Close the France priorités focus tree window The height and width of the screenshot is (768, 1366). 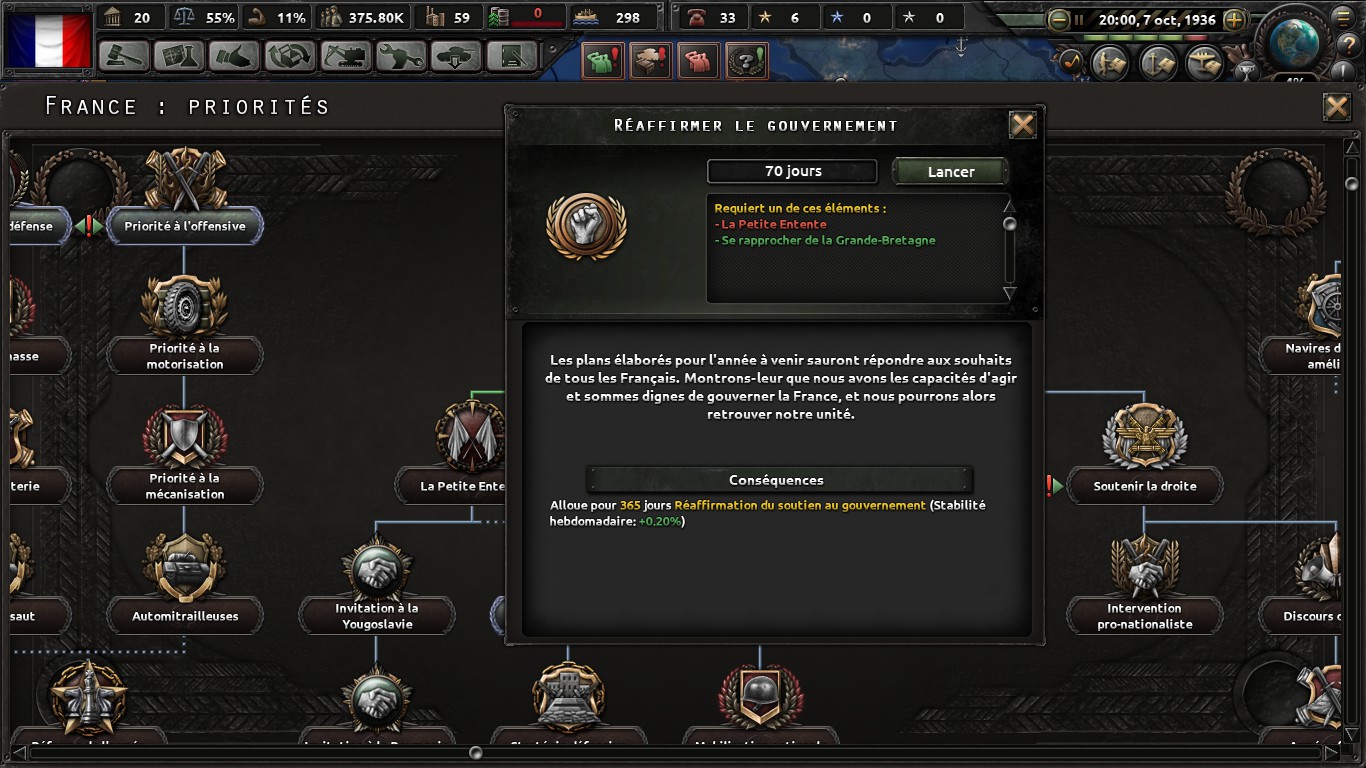click(1336, 107)
